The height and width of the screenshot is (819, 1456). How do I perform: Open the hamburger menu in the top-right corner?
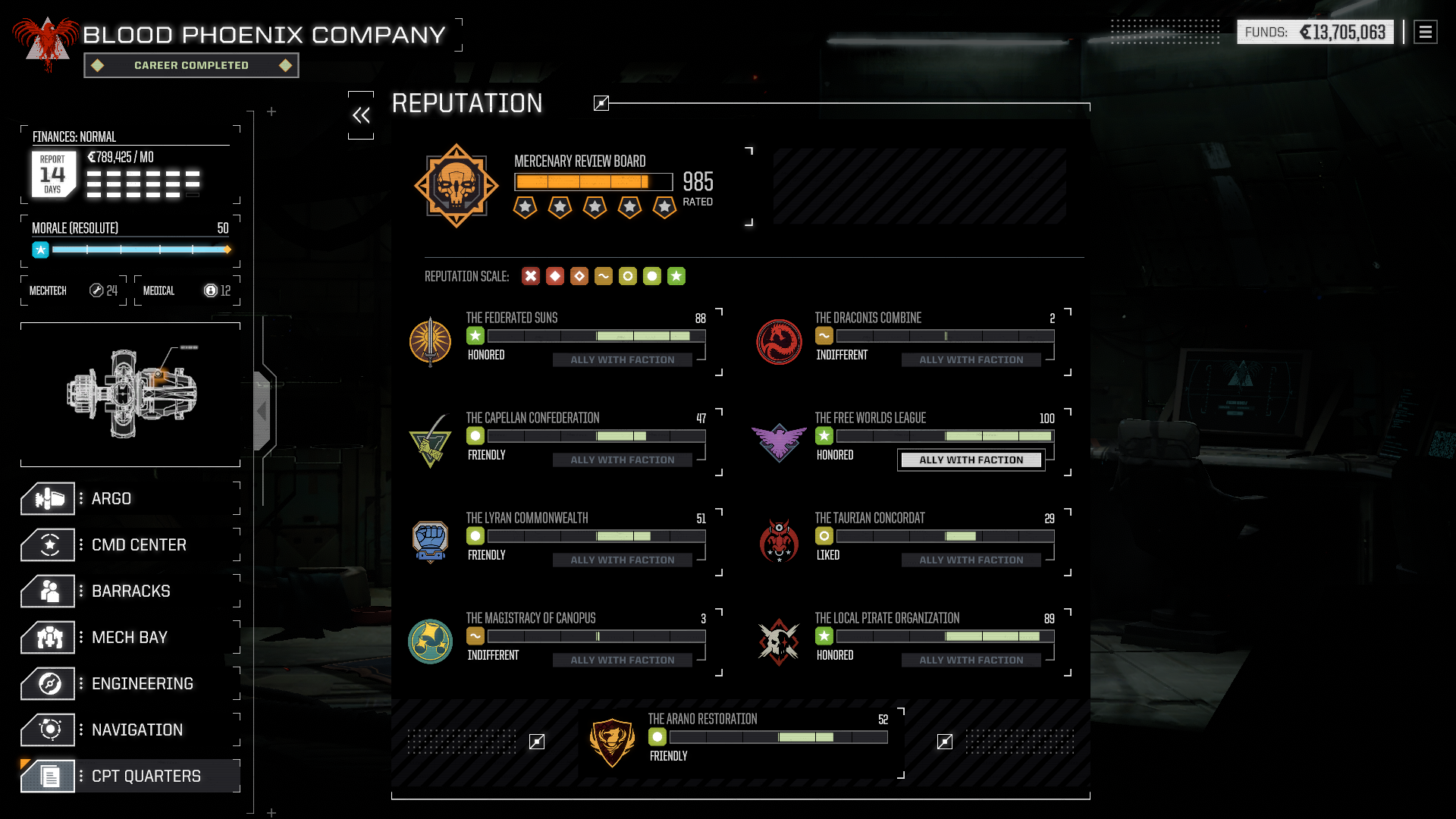pyautogui.click(x=1424, y=32)
